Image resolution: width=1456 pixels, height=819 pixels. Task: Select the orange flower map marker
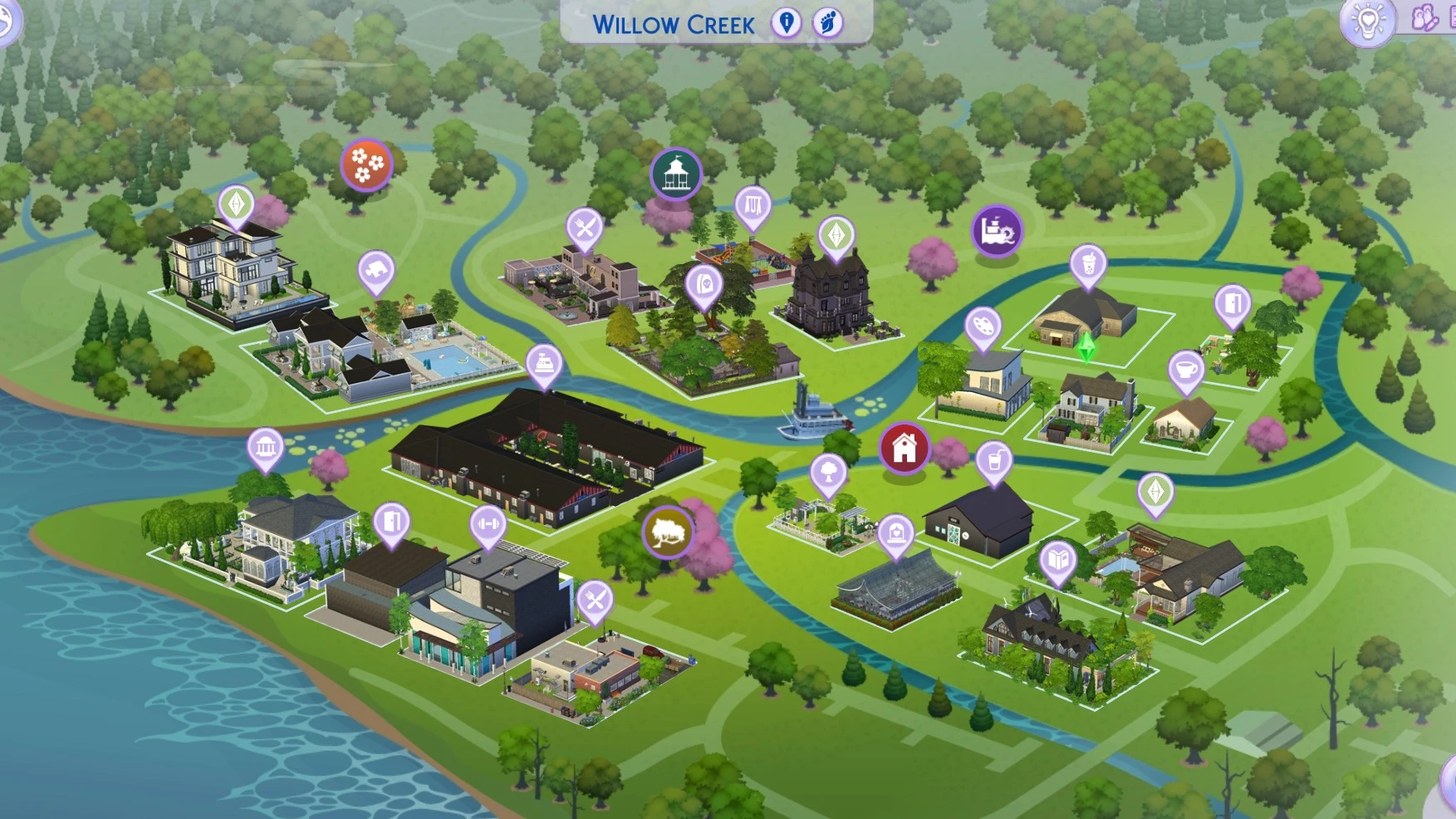click(x=366, y=164)
